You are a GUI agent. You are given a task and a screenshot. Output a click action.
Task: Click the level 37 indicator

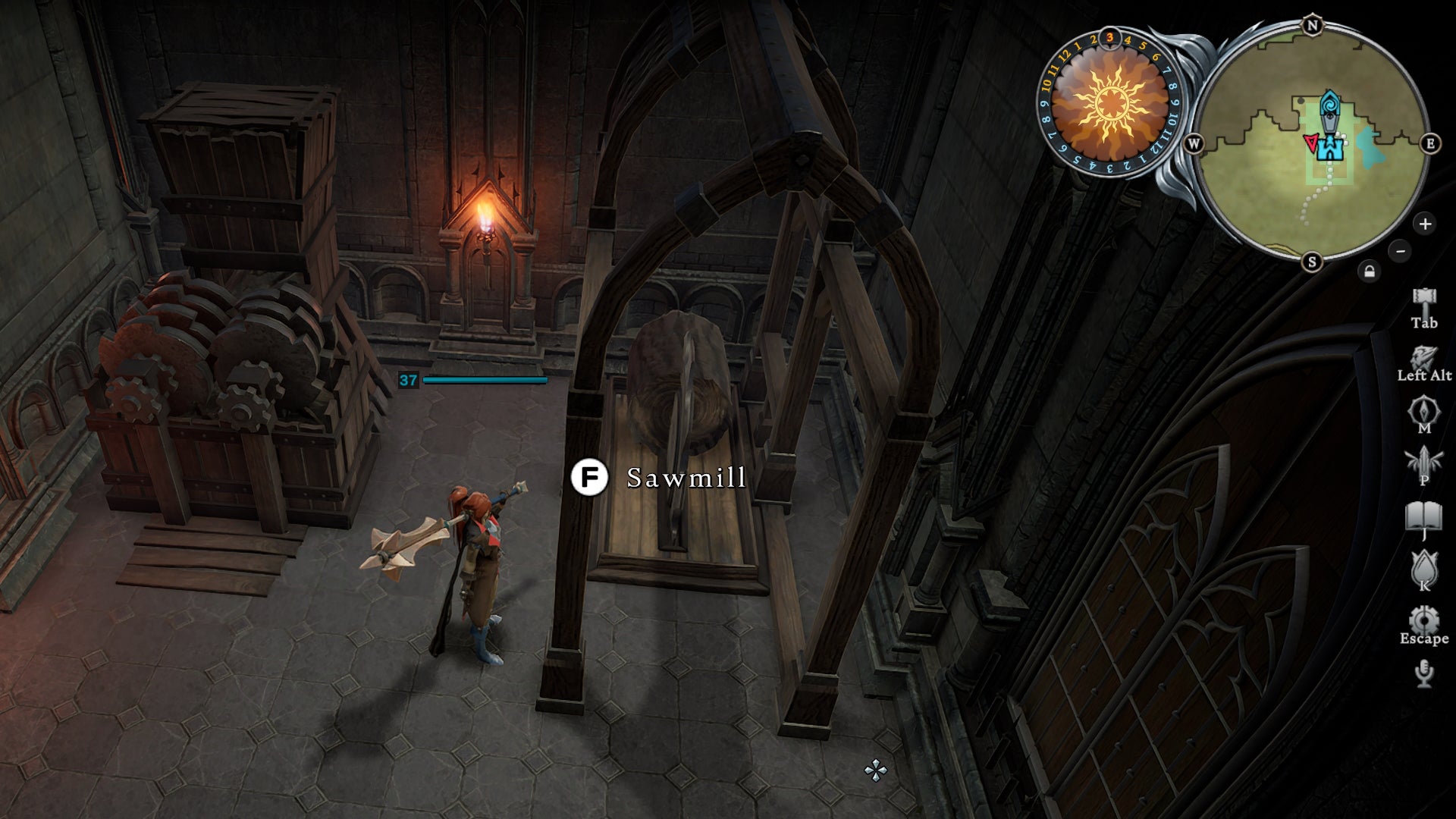(x=409, y=379)
